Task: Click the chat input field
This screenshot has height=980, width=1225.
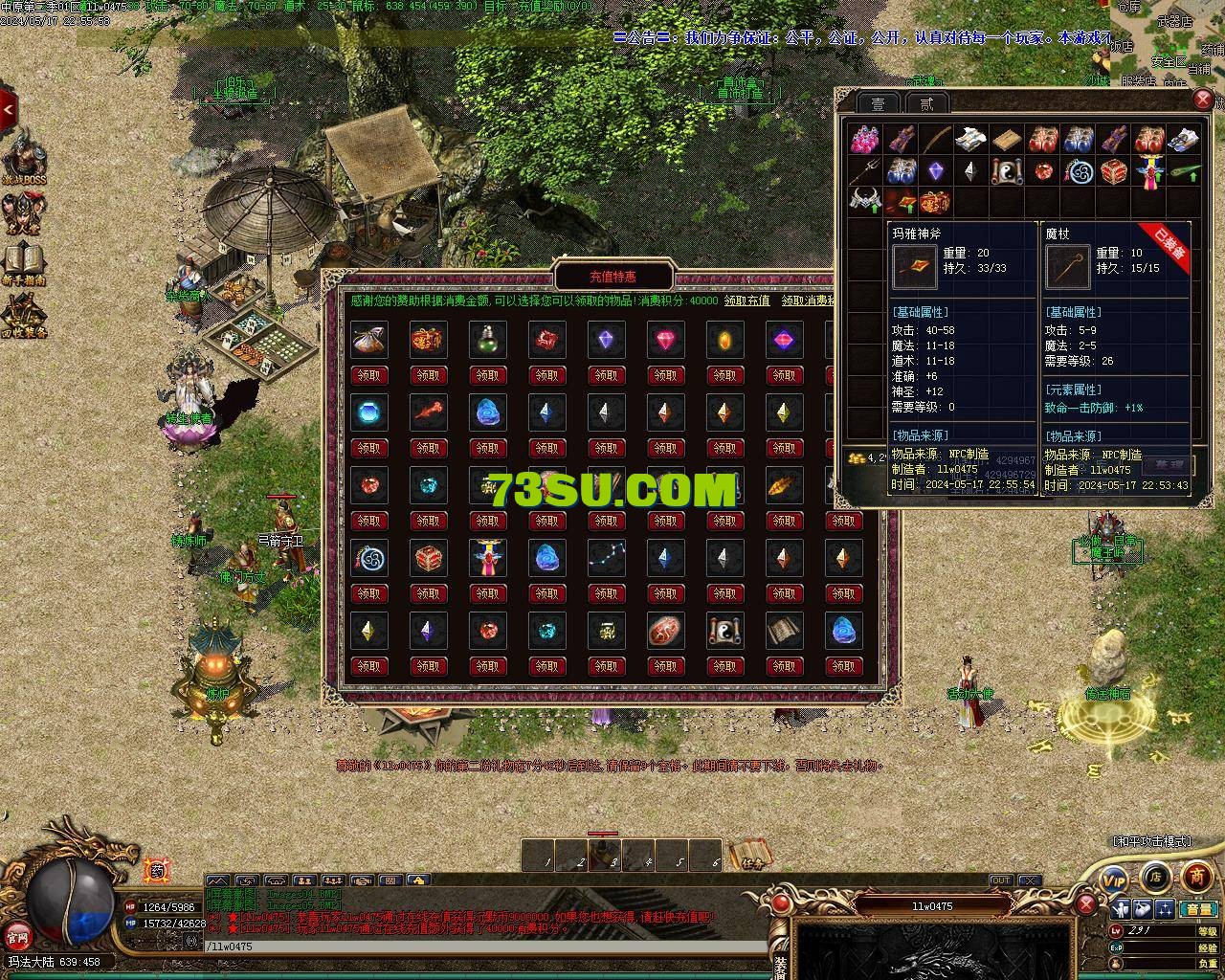Action: click(x=479, y=947)
